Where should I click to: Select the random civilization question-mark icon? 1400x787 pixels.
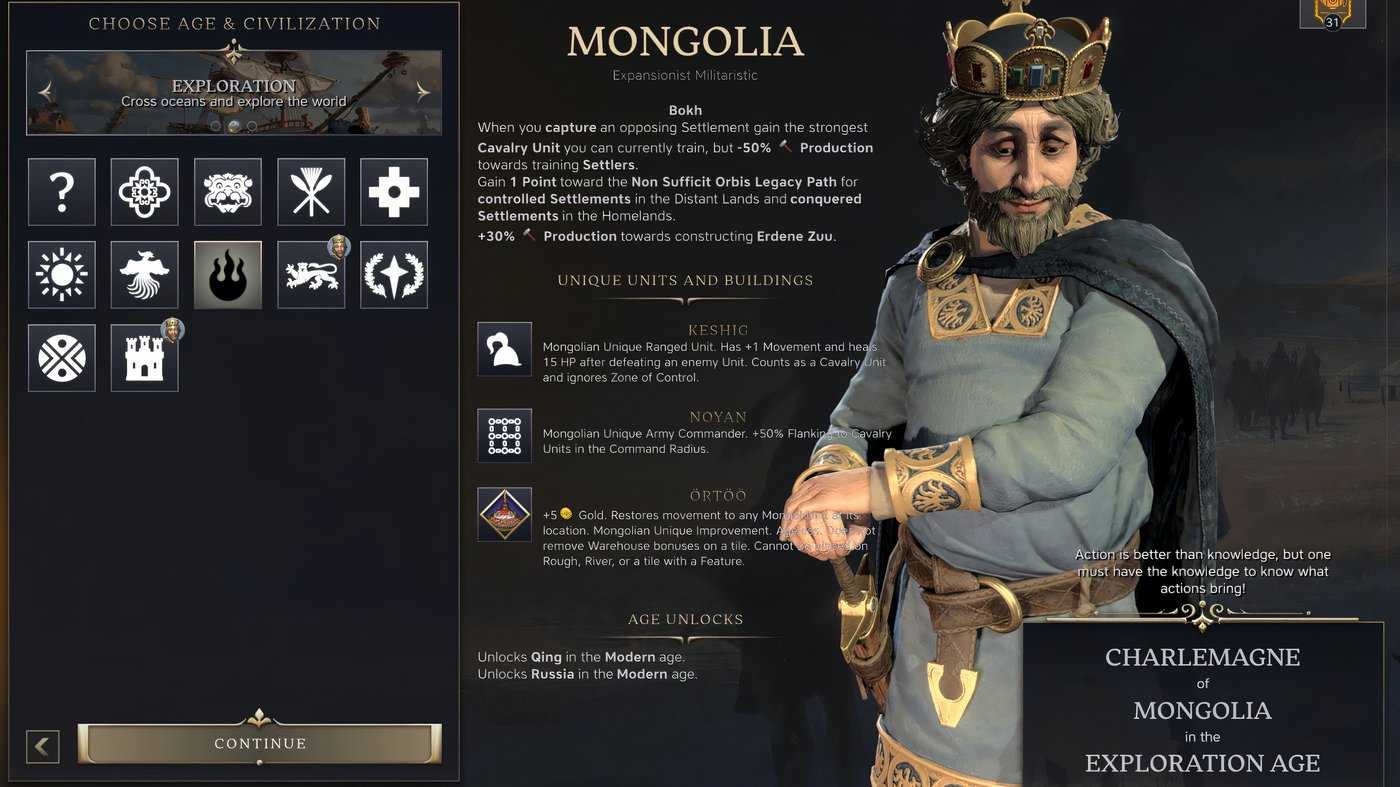pos(61,191)
